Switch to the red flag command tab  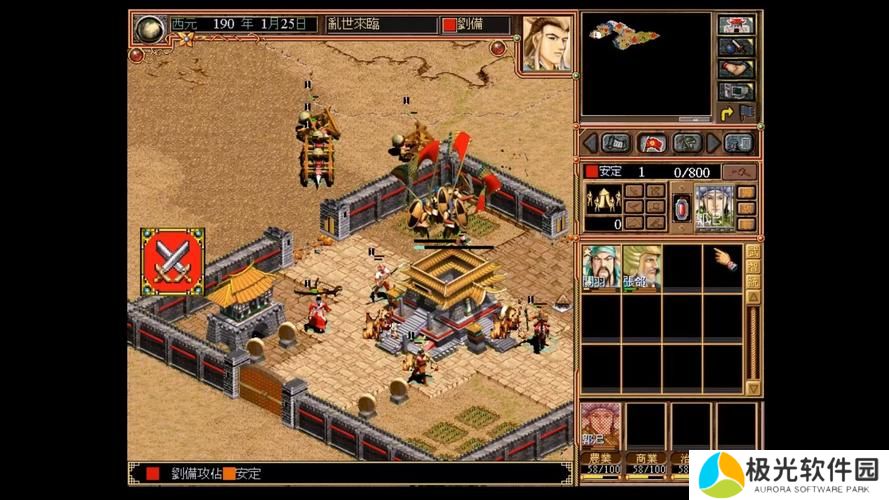652,142
